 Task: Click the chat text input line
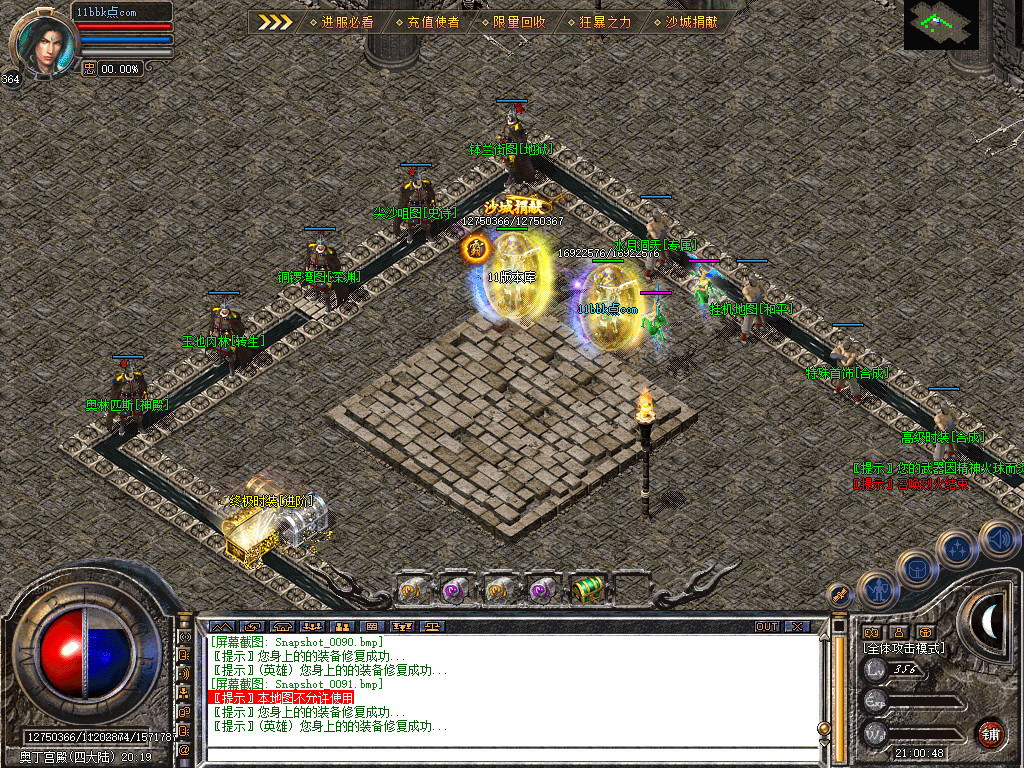click(x=510, y=751)
